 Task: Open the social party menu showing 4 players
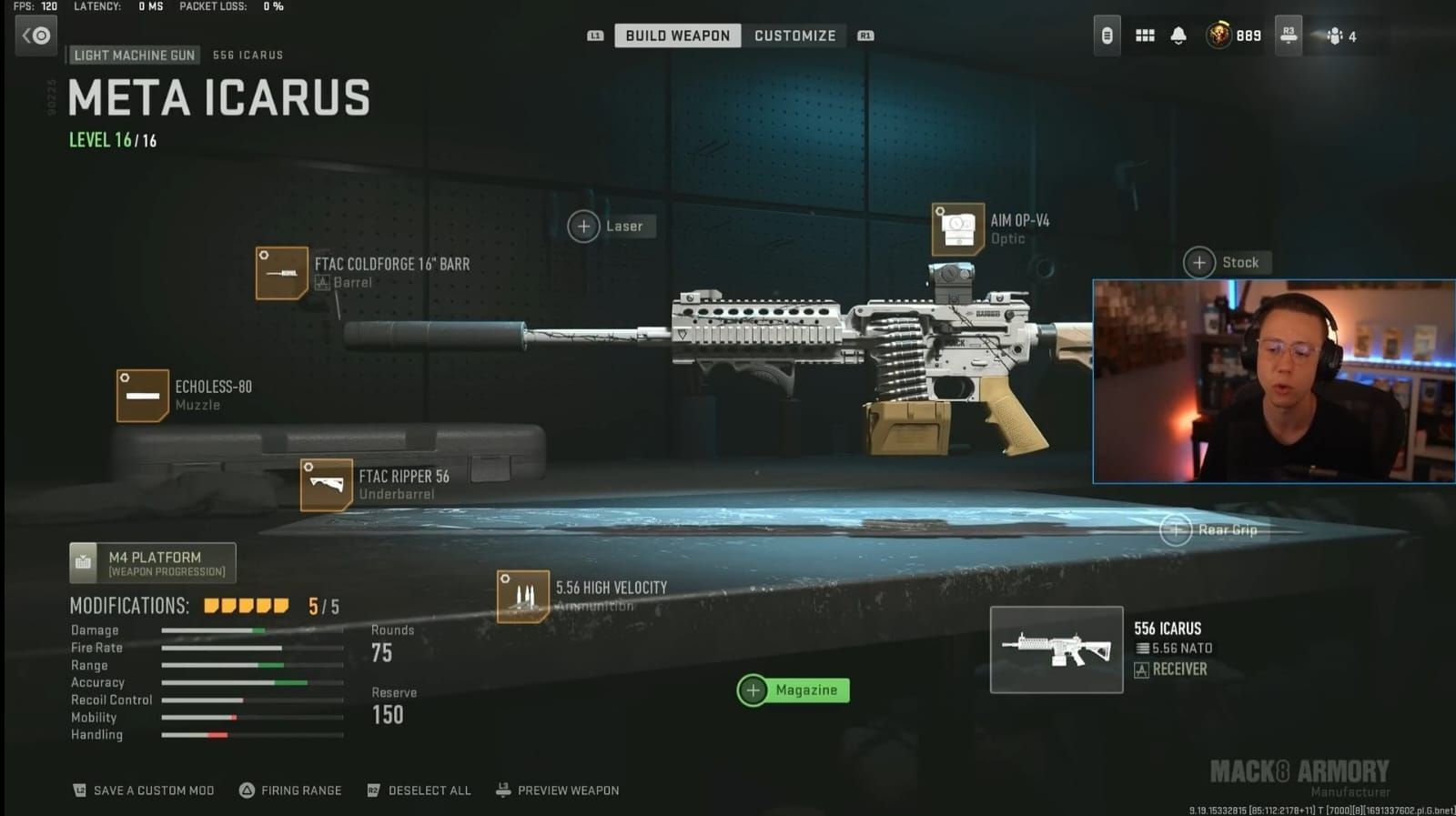(1335, 35)
